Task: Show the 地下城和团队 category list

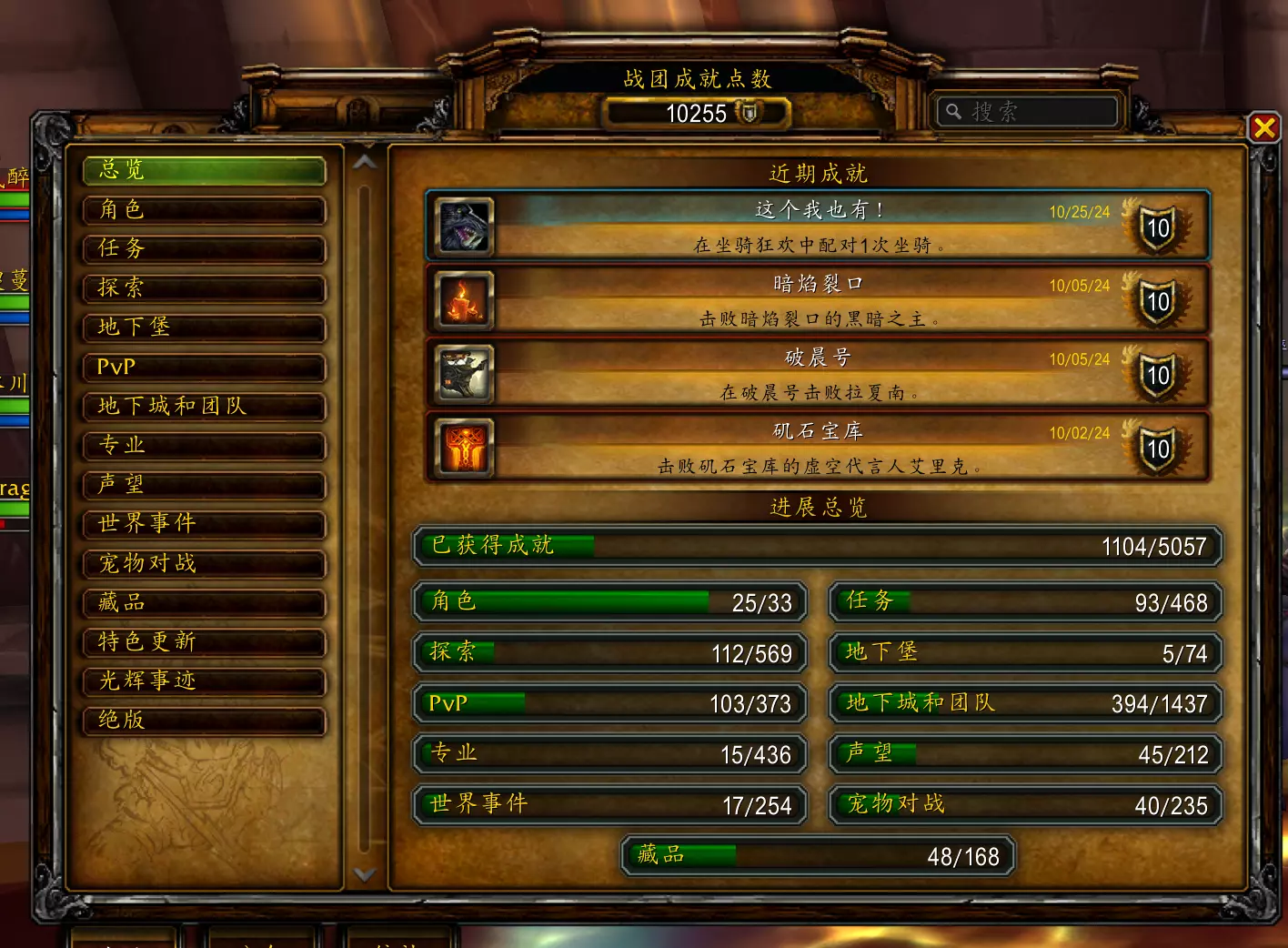Action: click(x=204, y=406)
